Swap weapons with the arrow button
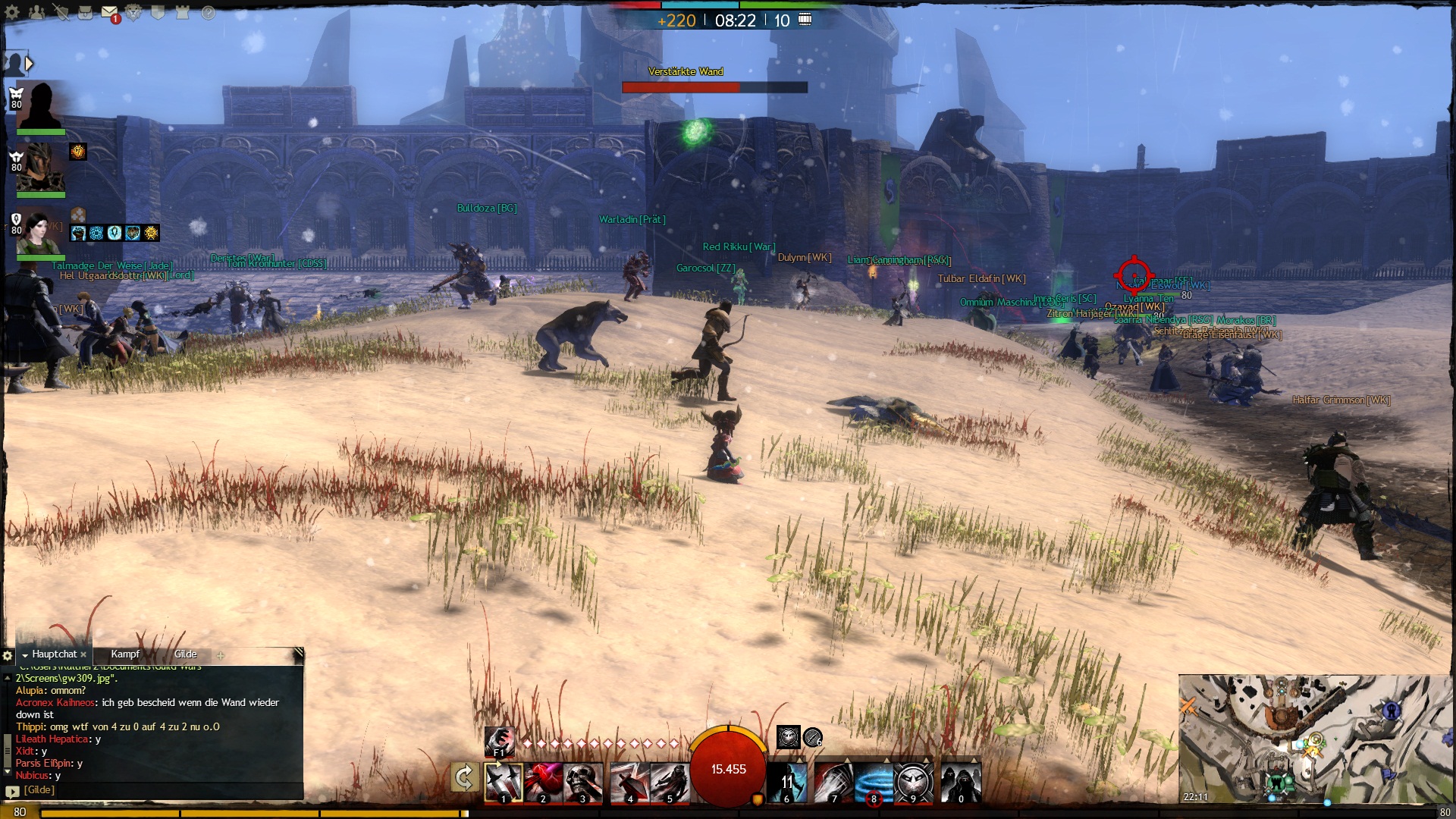Viewport: 1456px width, 819px height. click(x=463, y=777)
